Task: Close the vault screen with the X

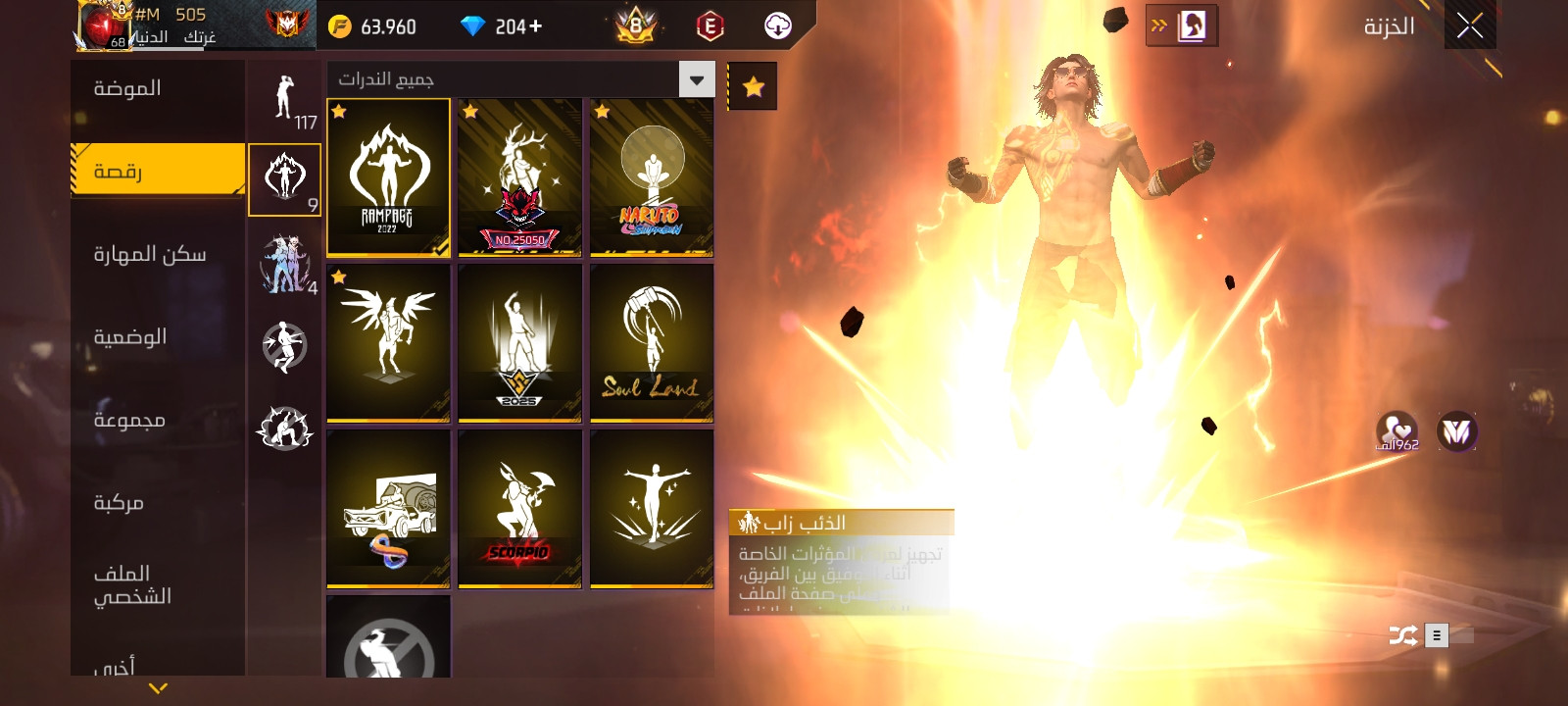Action: (x=1469, y=25)
